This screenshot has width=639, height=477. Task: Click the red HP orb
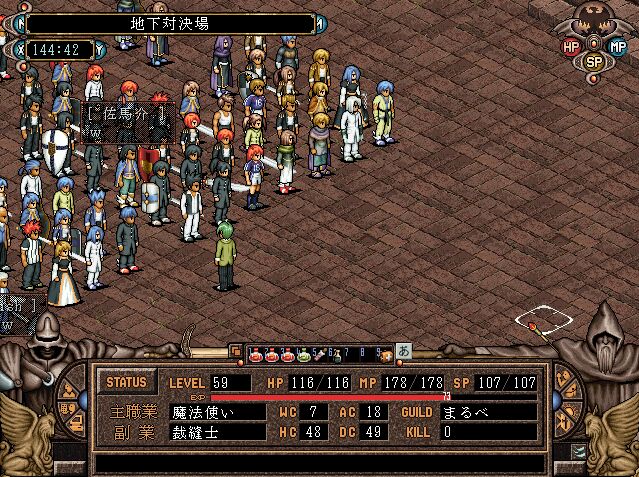571,46
